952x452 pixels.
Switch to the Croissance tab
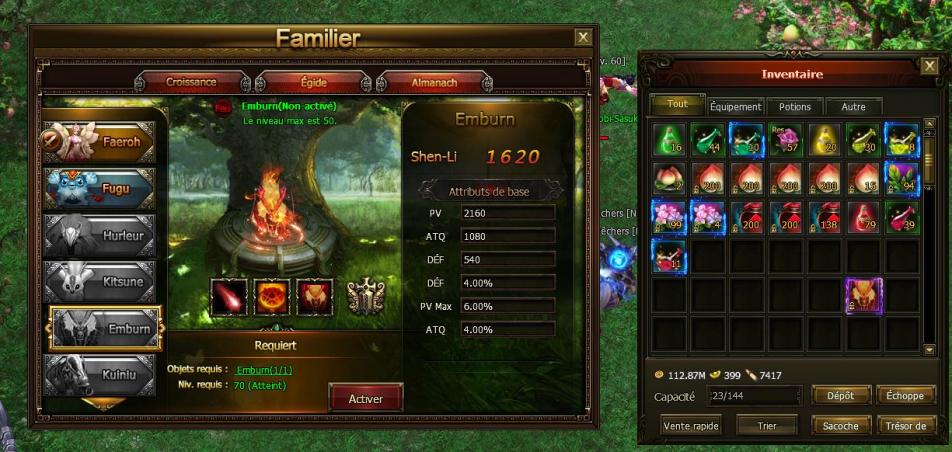pyautogui.click(x=190, y=82)
